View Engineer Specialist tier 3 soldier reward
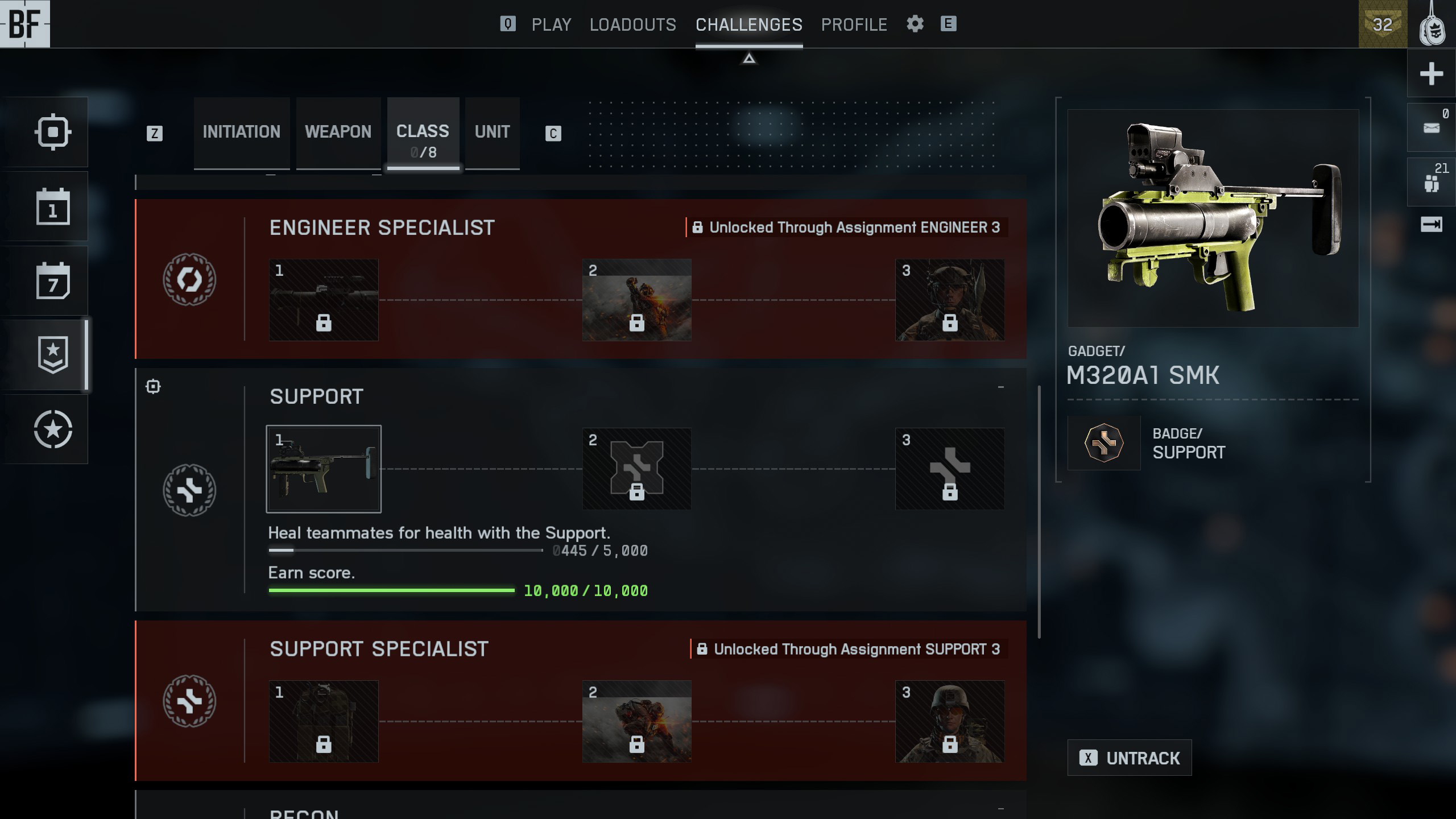 pos(949,300)
